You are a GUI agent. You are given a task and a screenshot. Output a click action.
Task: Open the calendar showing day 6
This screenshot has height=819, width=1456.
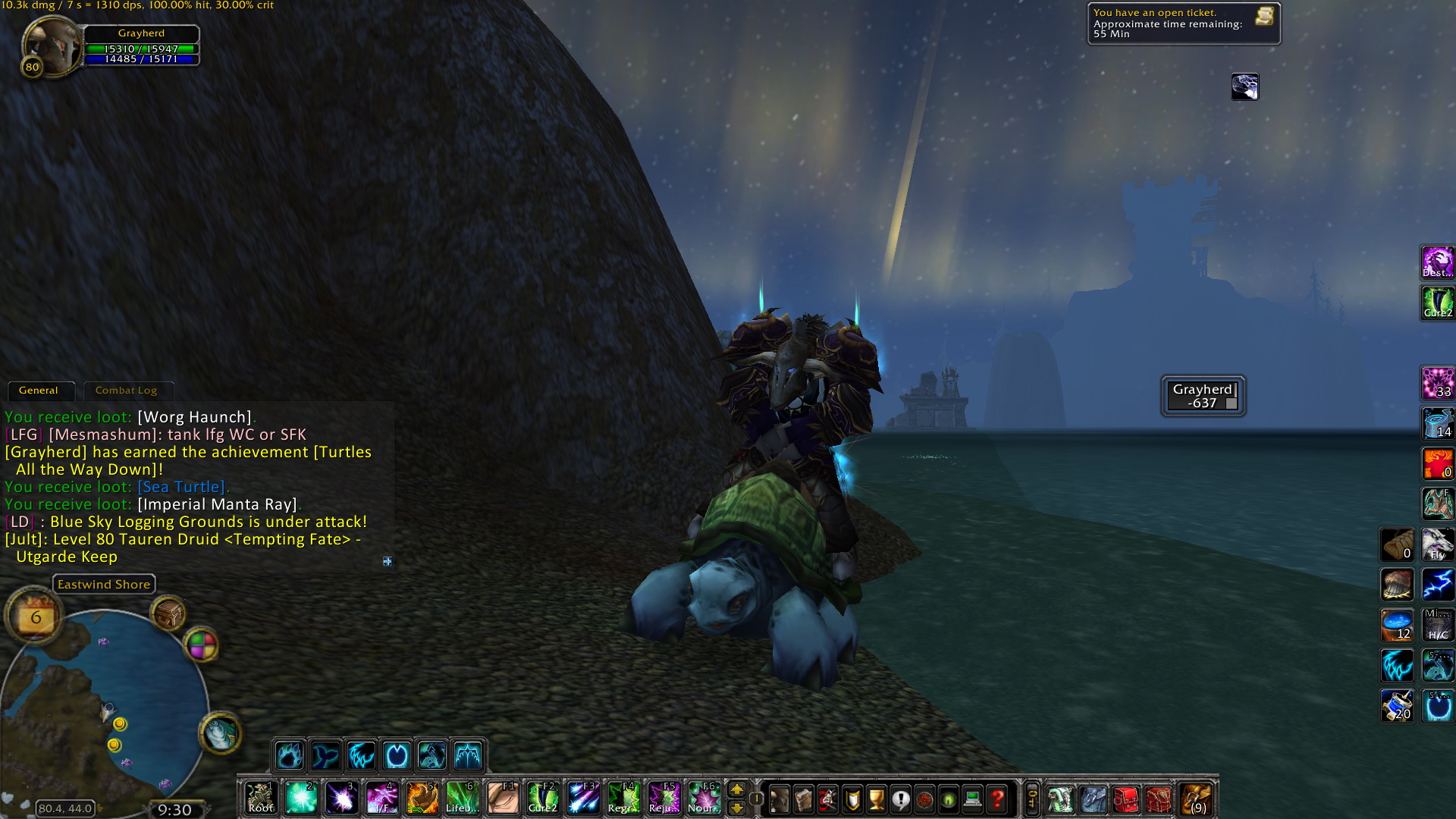click(35, 617)
